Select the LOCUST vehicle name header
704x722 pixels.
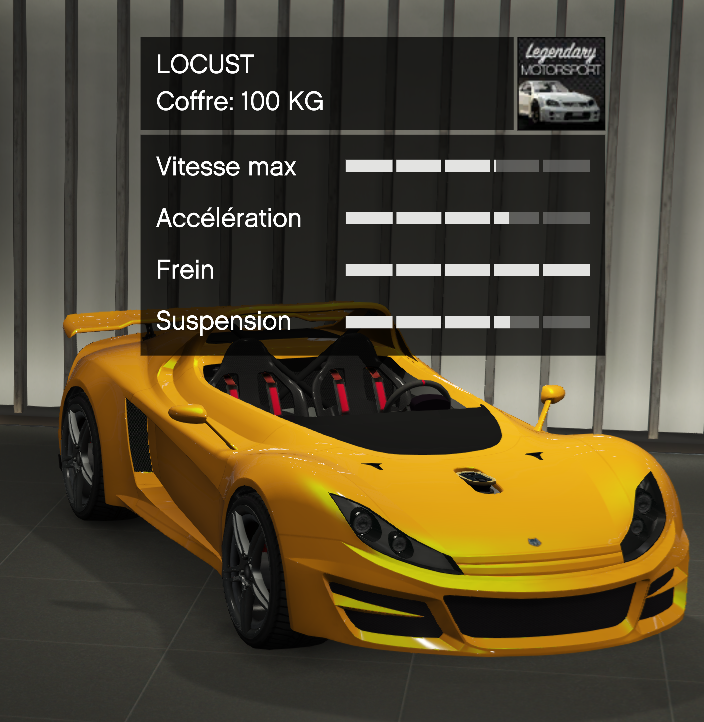click(x=206, y=65)
